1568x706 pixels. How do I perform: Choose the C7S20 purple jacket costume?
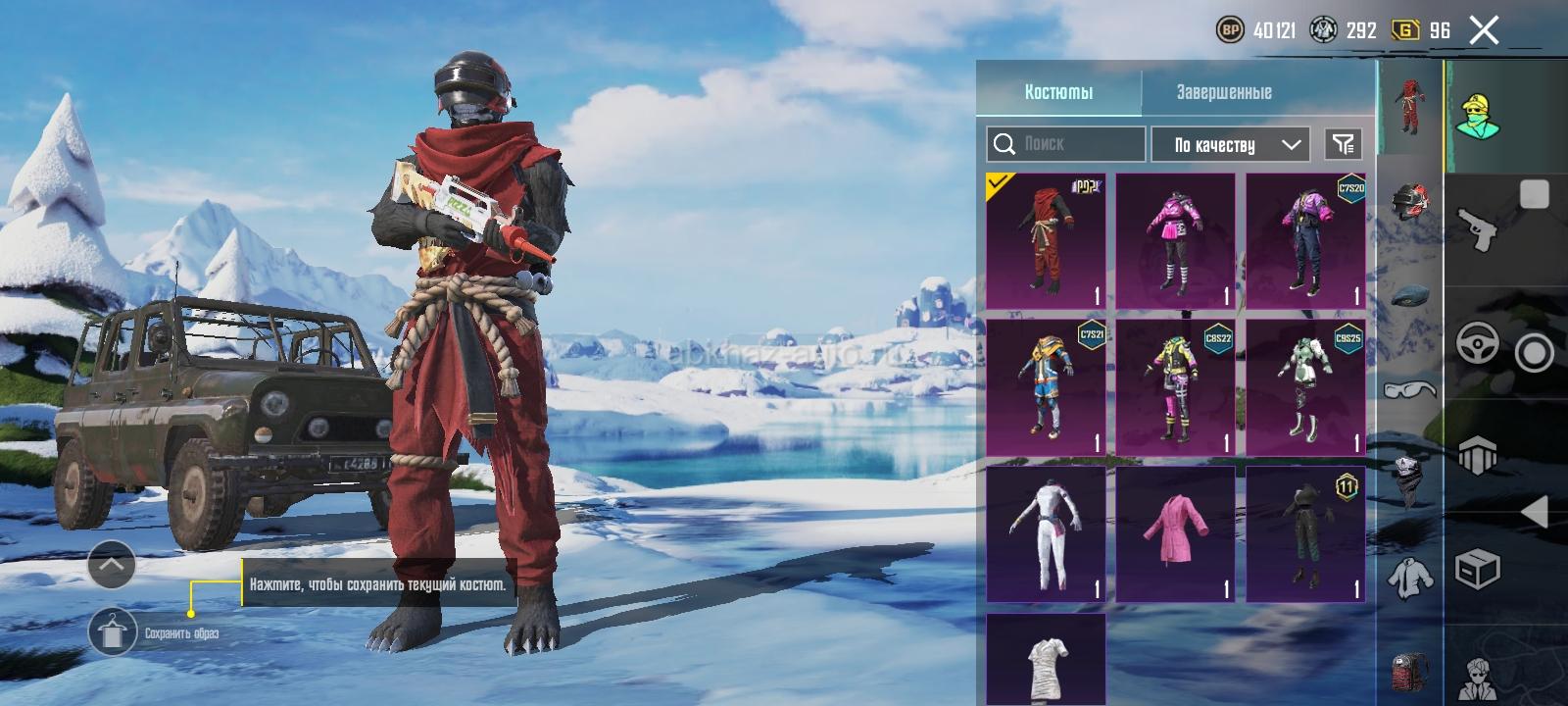tap(1305, 241)
